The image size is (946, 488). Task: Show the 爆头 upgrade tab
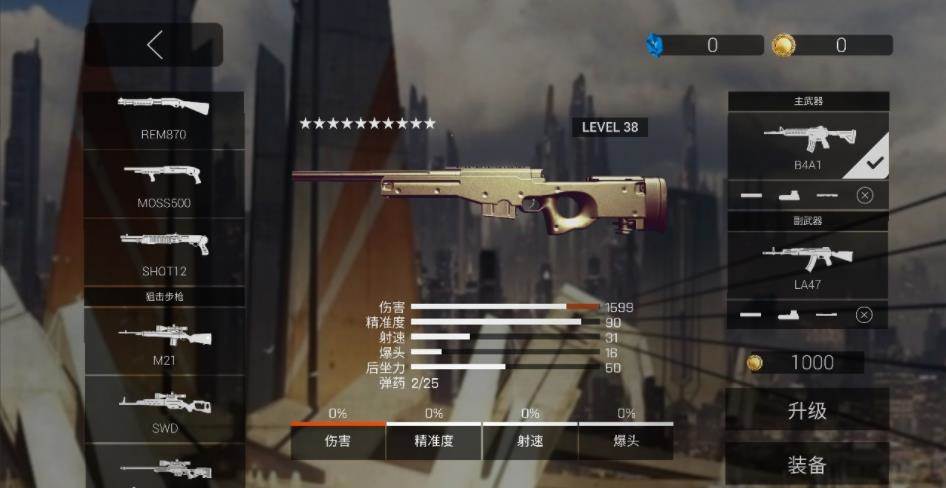click(626, 441)
